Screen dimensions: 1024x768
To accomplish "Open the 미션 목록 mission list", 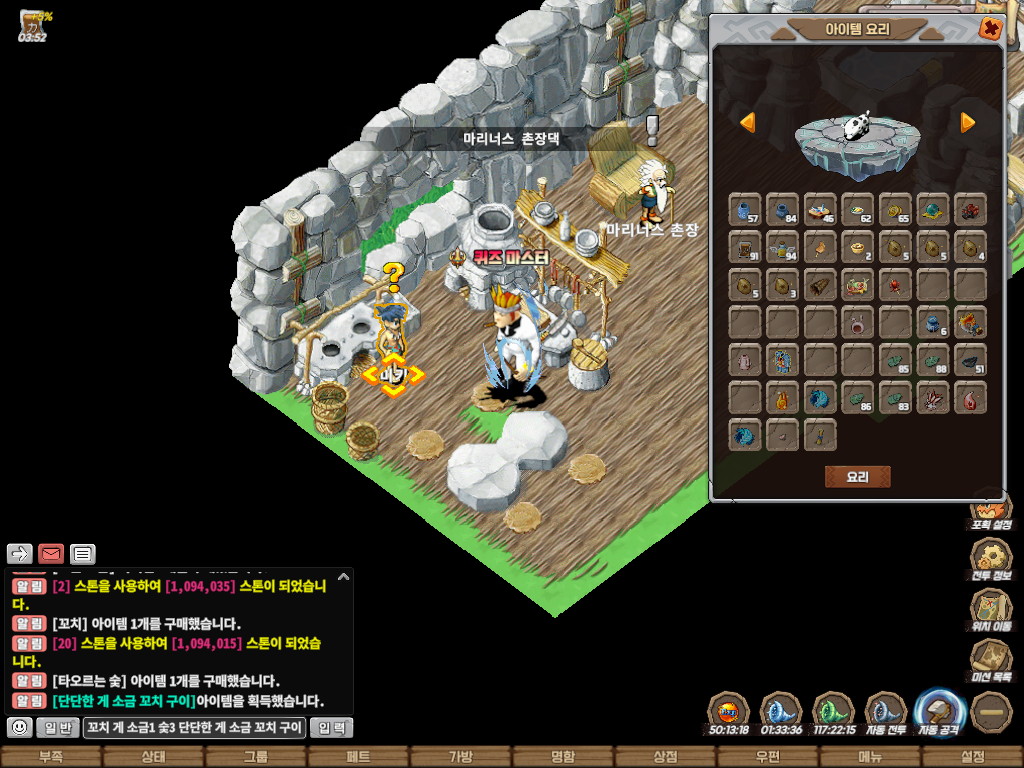I will pos(990,660).
